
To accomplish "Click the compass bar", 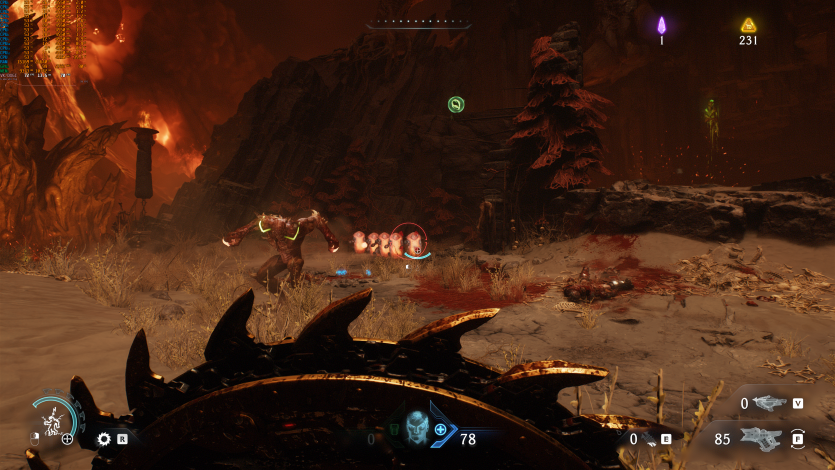I will point(417,22).
